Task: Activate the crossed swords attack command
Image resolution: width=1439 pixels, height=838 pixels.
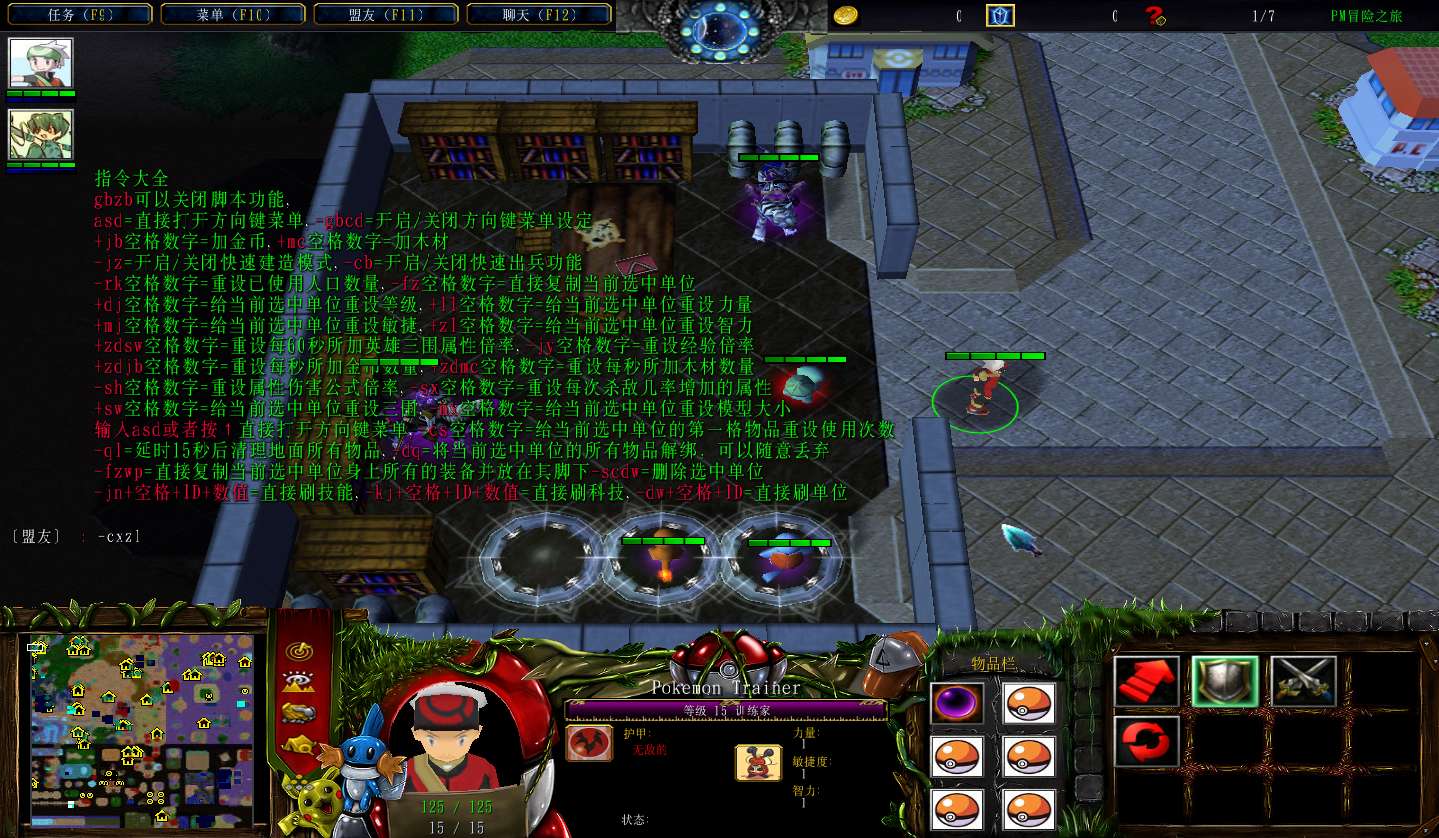Action: point(1303,681)
